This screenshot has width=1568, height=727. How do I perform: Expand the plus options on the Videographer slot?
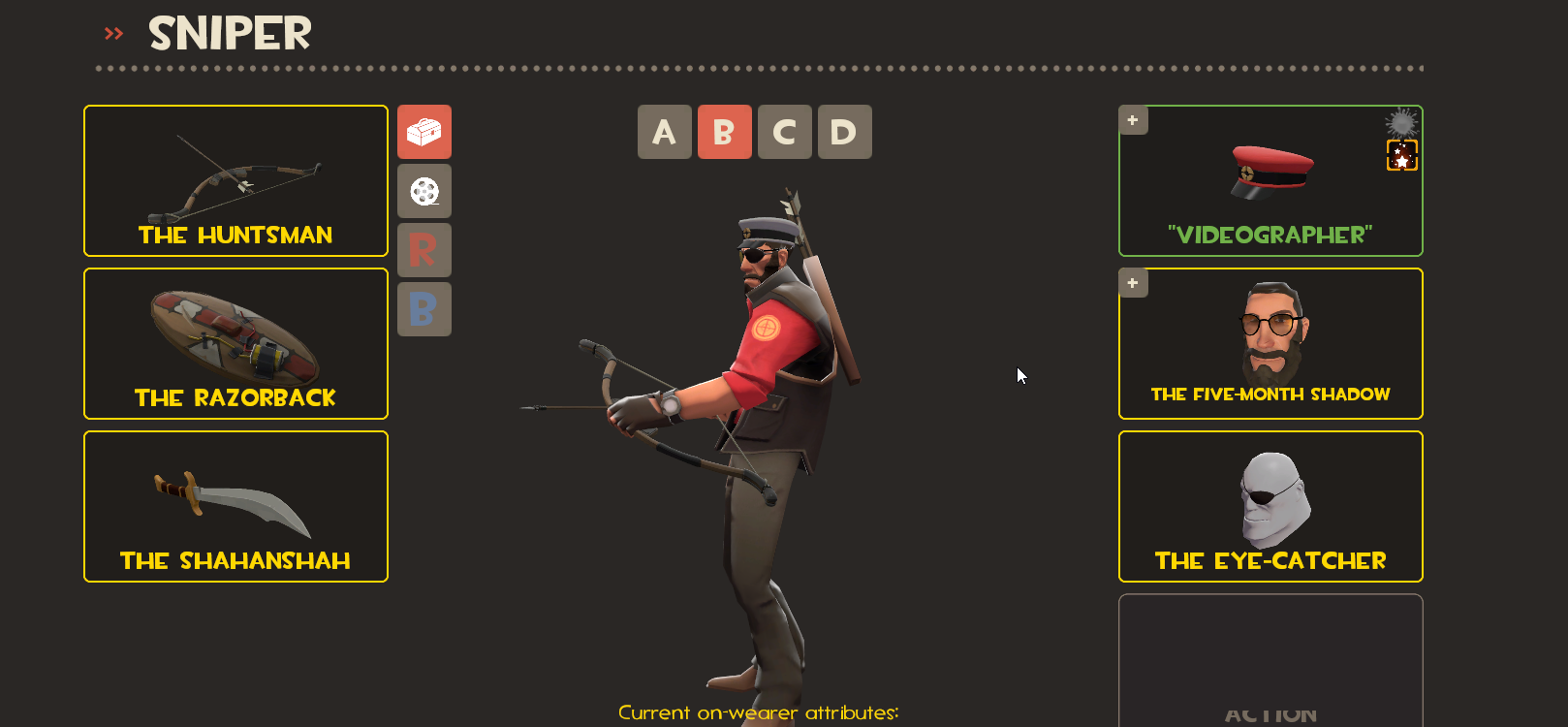1132,119
